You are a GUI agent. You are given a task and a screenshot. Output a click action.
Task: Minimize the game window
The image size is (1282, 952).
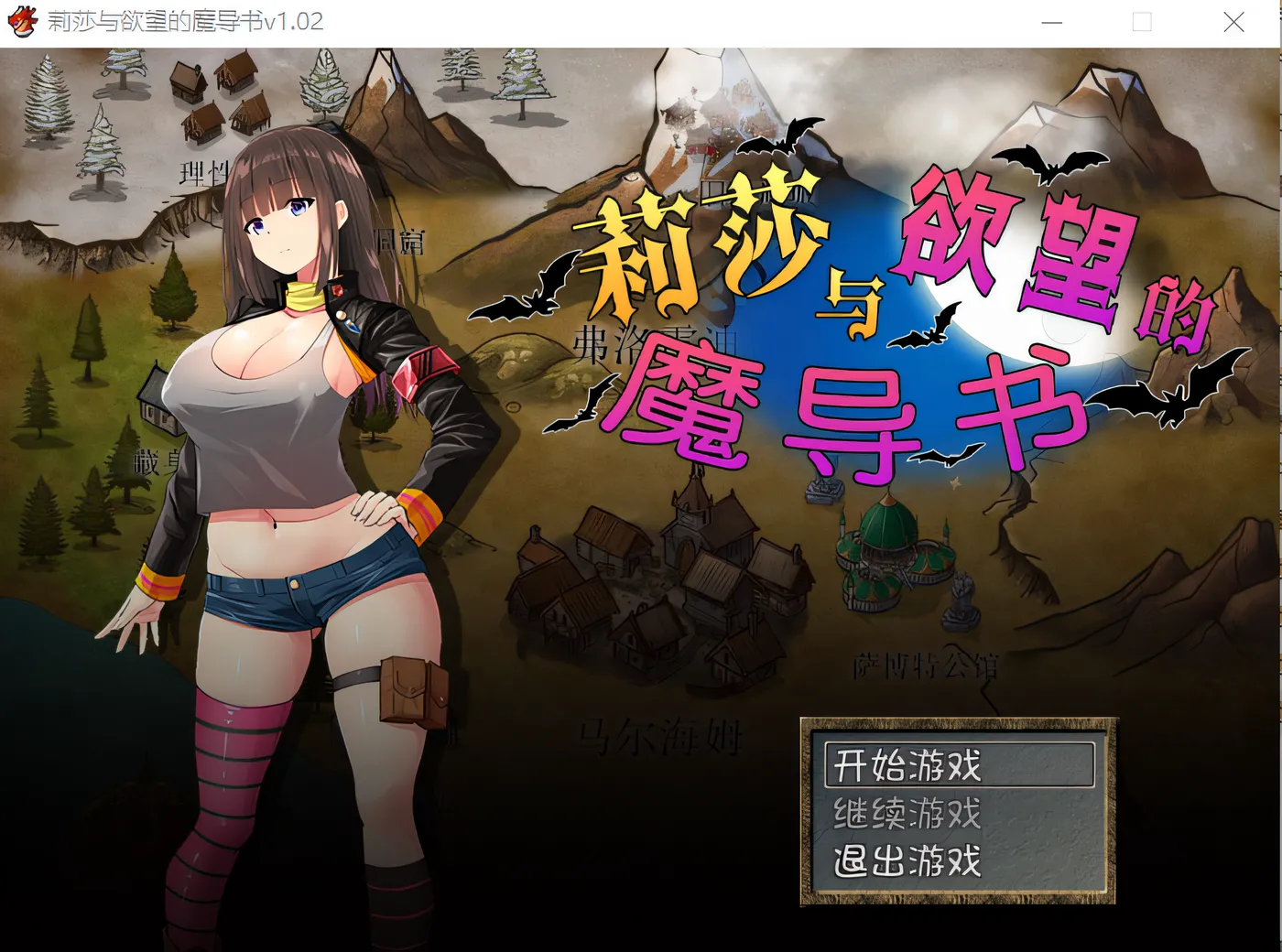click(x=1051, y=22)
